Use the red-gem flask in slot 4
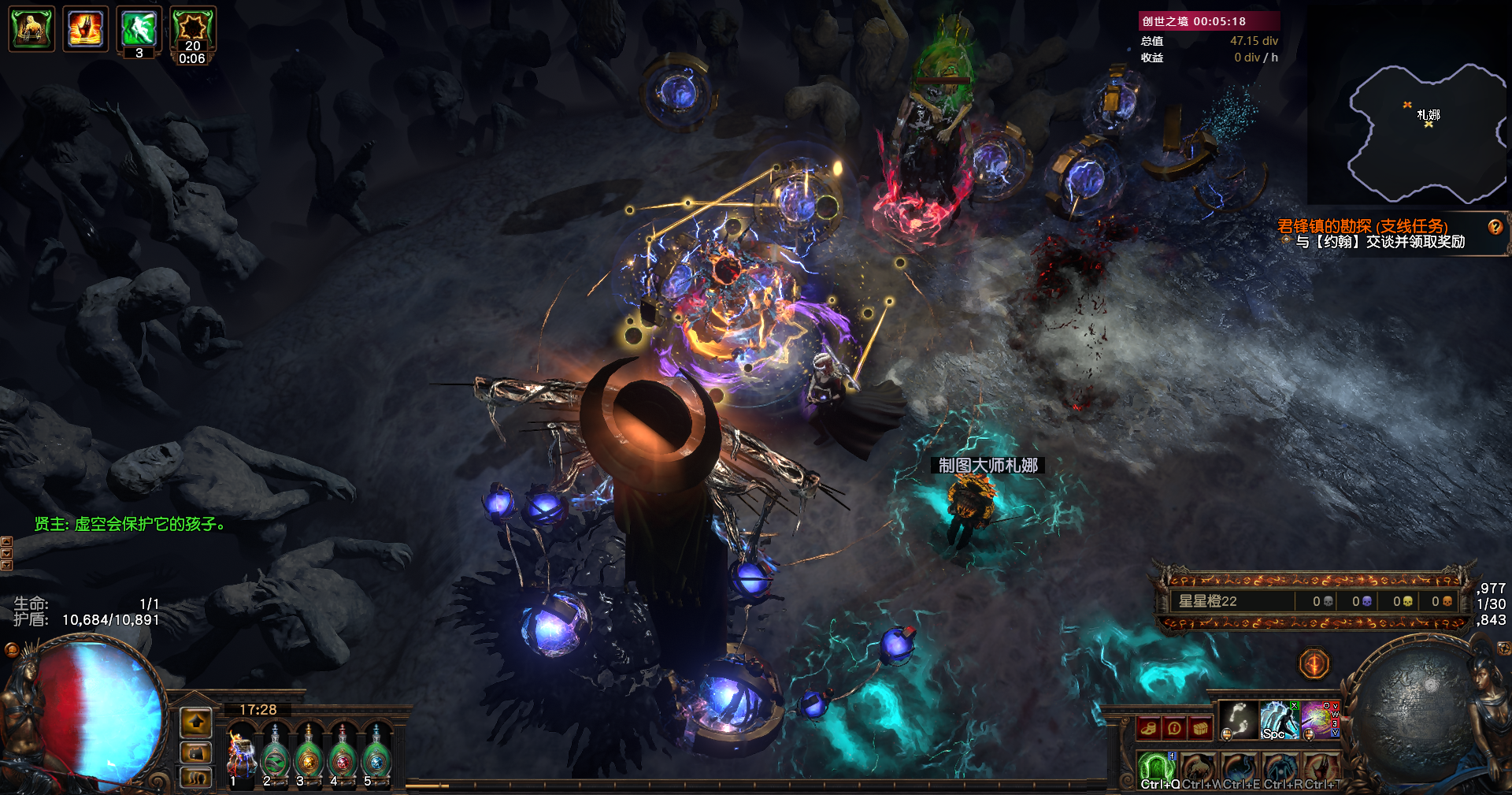Image resolution: width=1512 pixels, height=795 pixels. click(343, 756)
